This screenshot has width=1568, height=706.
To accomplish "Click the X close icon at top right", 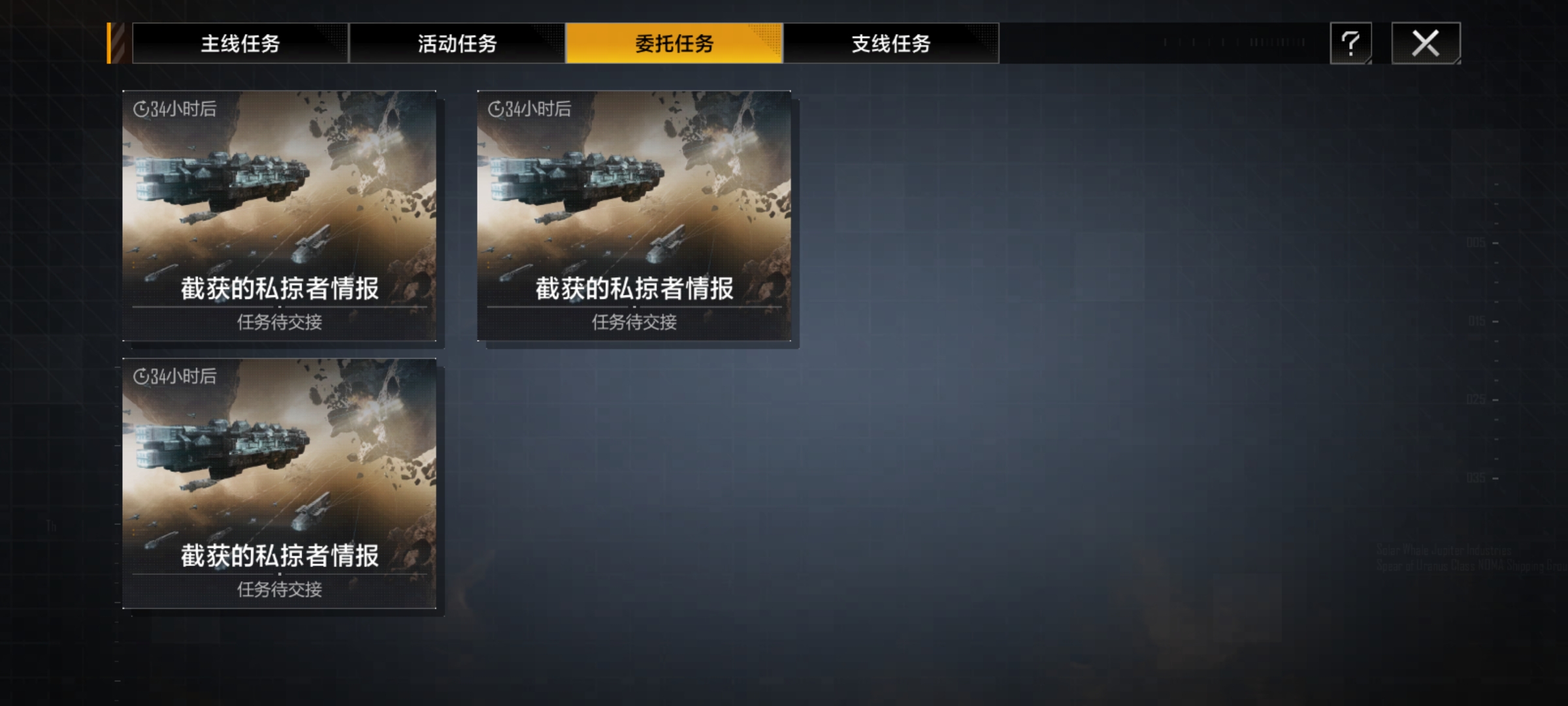I will [x=1427, y=44].
